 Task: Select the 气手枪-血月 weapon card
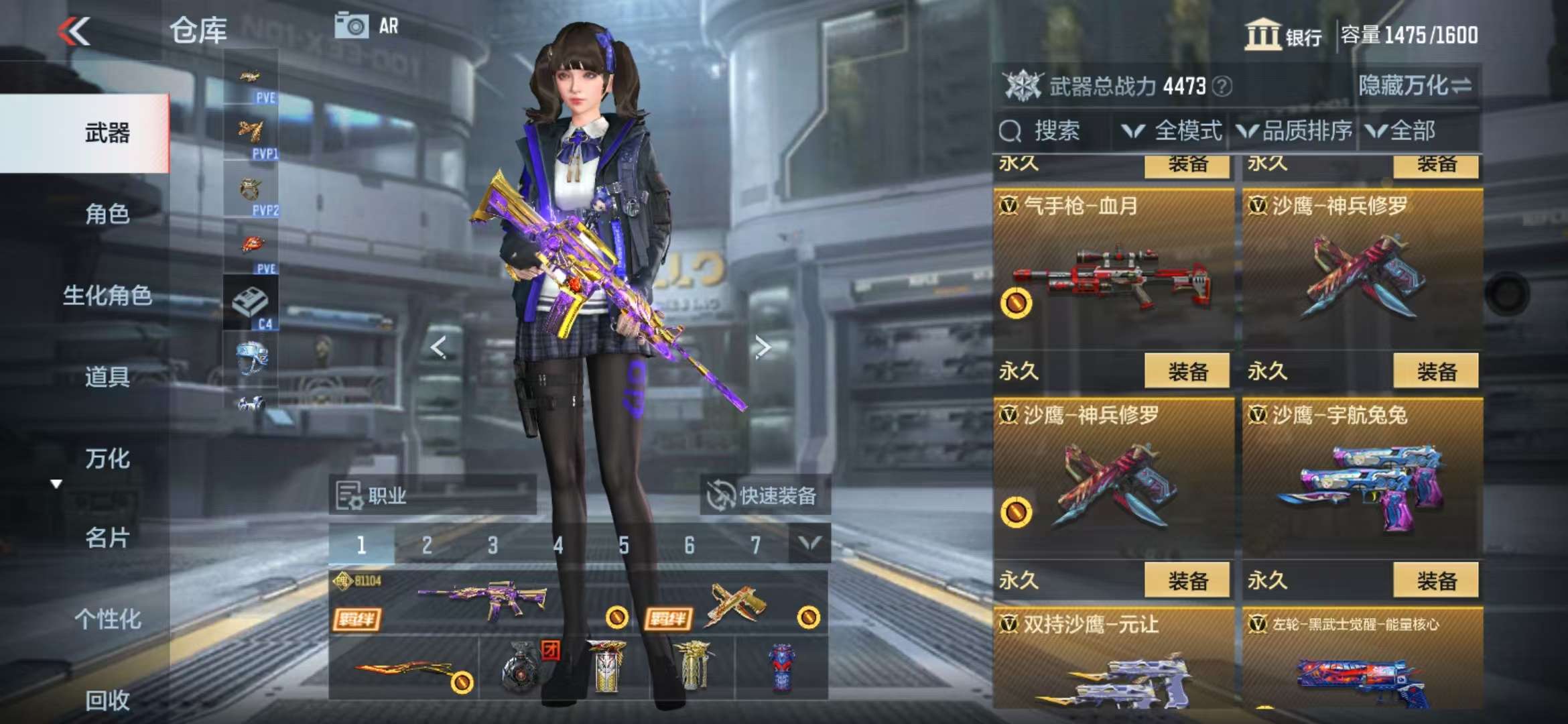tap(1112, 269)
